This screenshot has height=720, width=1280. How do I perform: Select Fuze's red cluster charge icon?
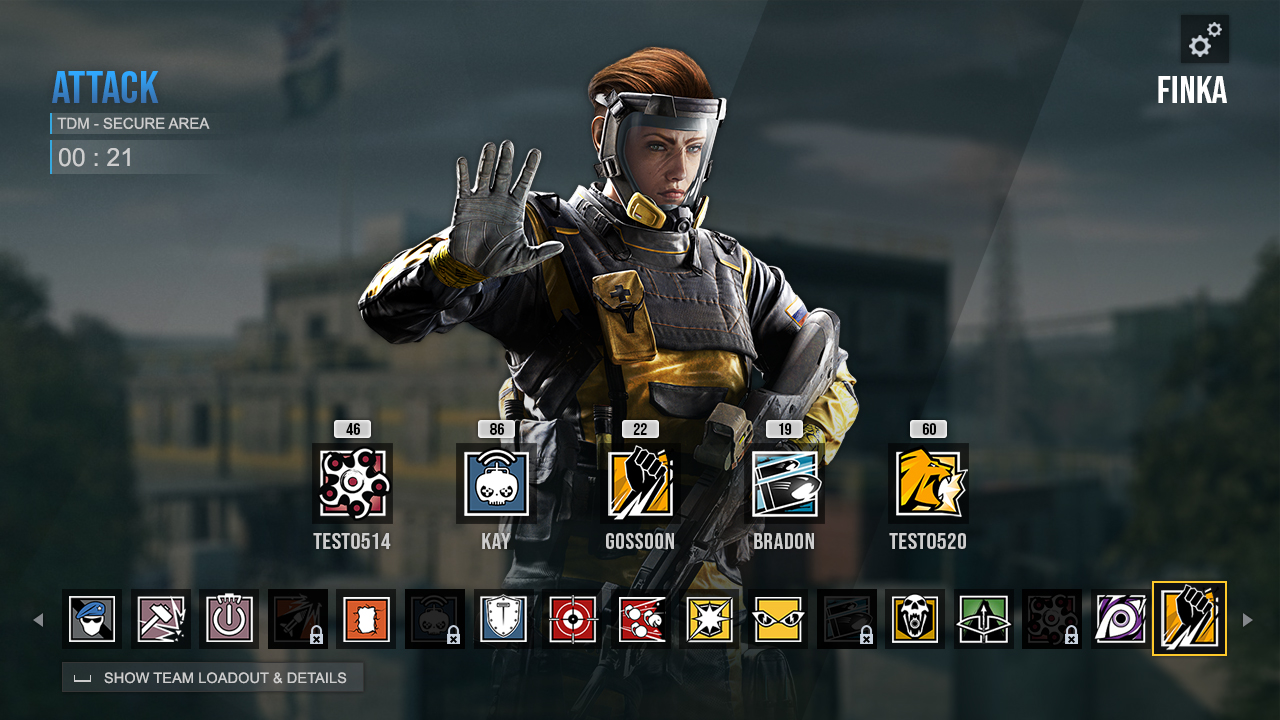[641, 619]
